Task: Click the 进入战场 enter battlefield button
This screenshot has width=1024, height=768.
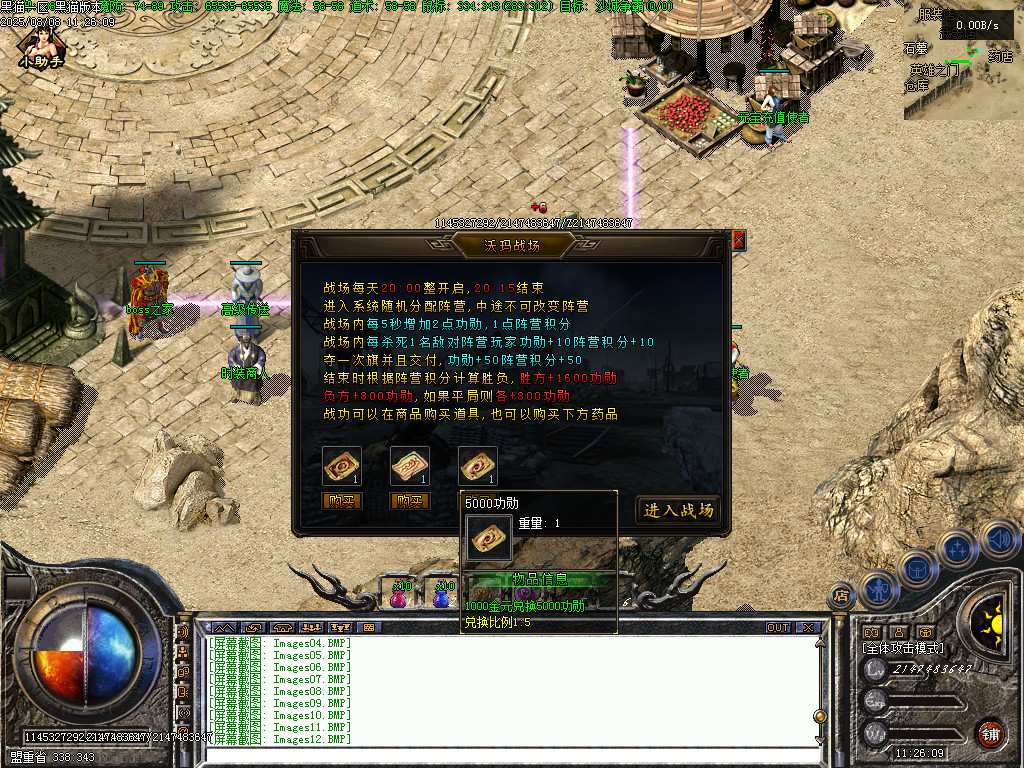Action: [678, 510]
